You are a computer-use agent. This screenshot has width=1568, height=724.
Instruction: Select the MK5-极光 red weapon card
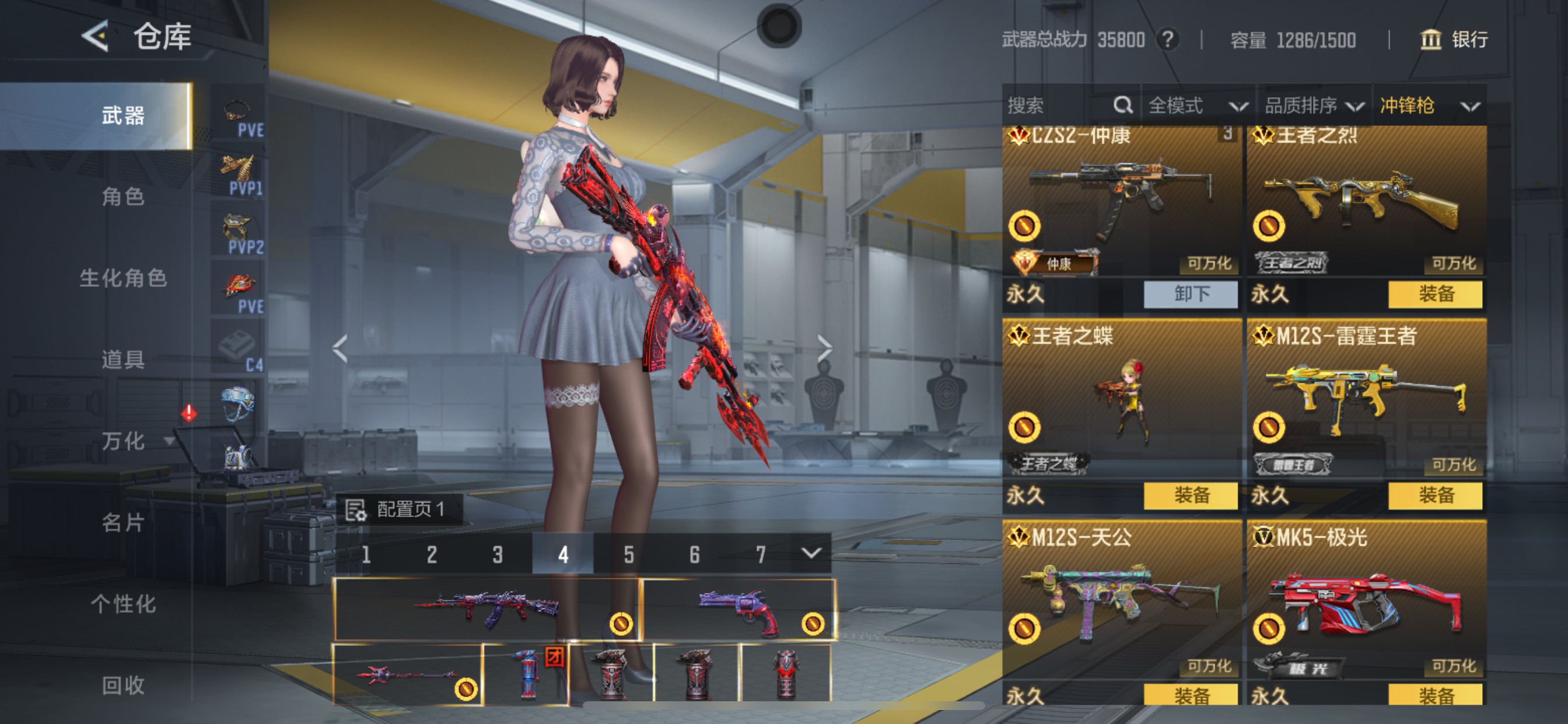(1366, 602)
